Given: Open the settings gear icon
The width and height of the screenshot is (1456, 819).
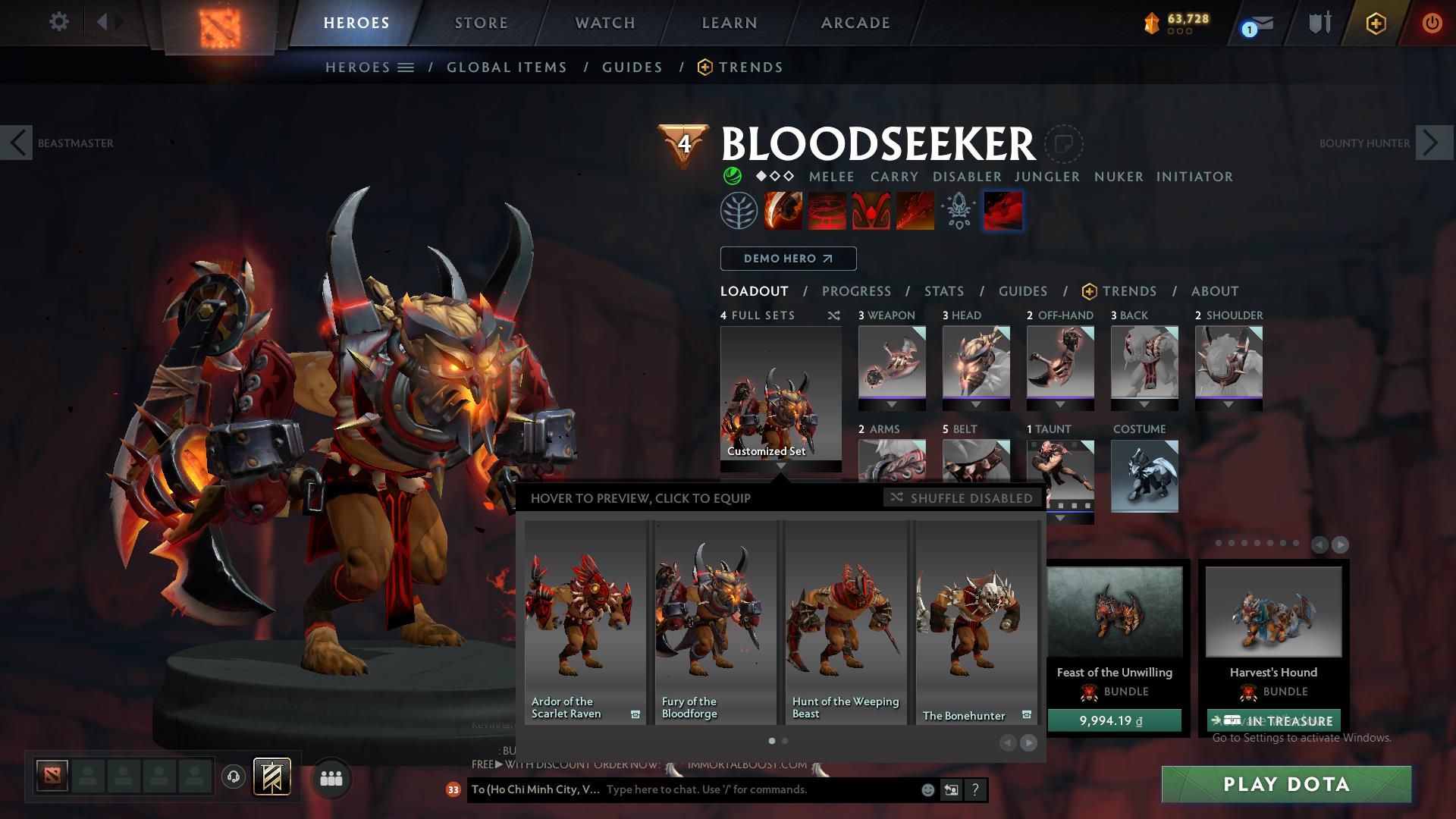Looking at the screenshot, I should click(x=59, y=22).
